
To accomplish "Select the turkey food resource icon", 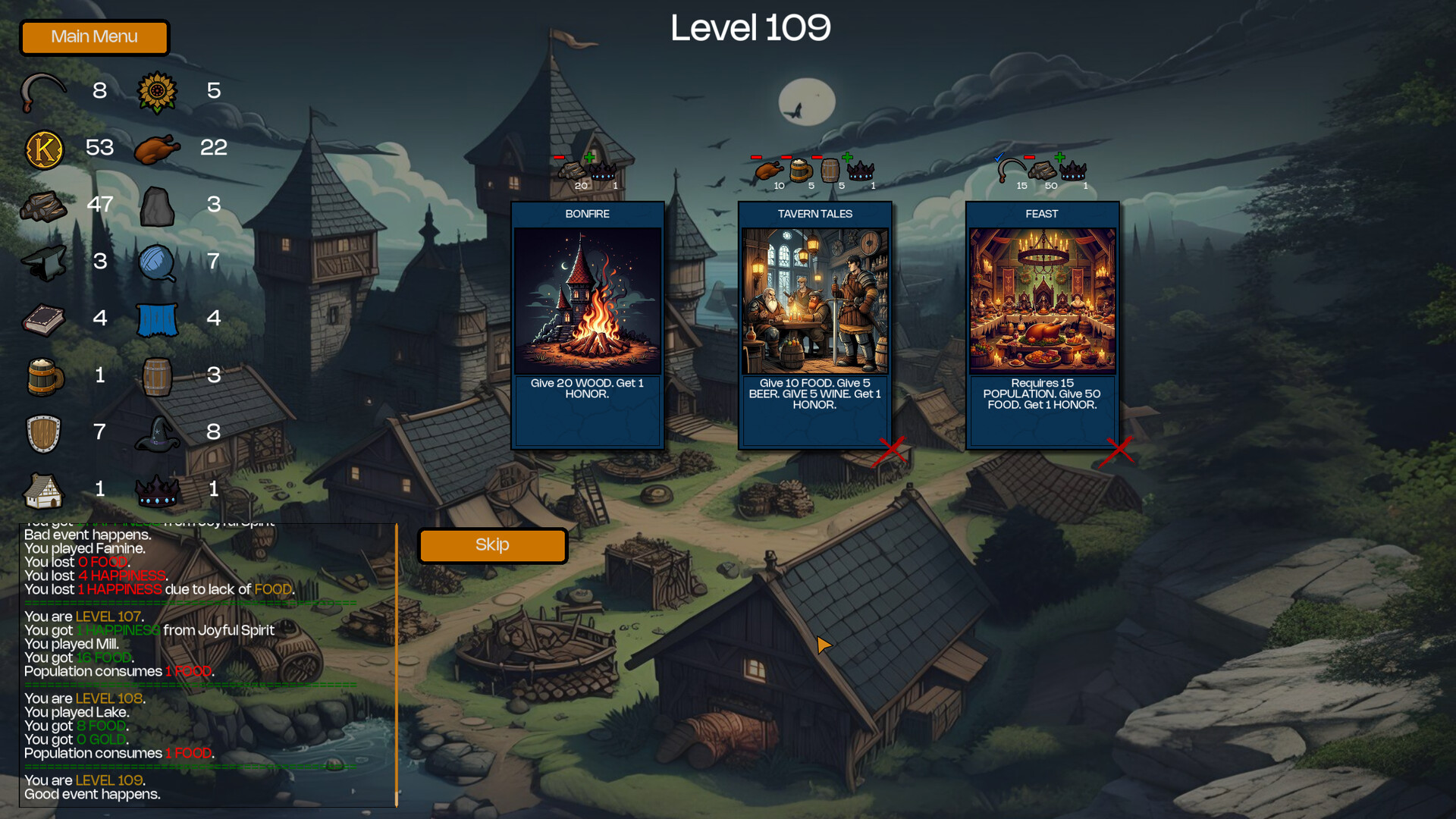I will (157, 148).
